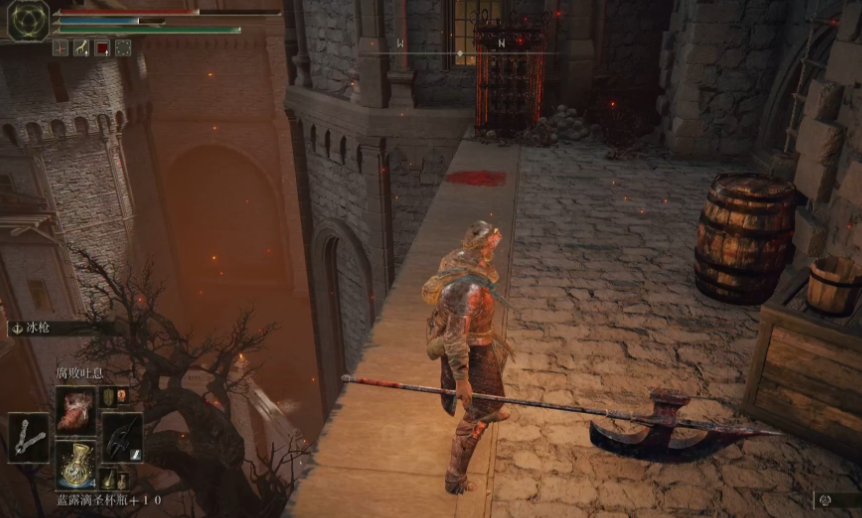Click the yellow figure status buff icon
The height and width of the screenshot is (518, 862).
81,47
